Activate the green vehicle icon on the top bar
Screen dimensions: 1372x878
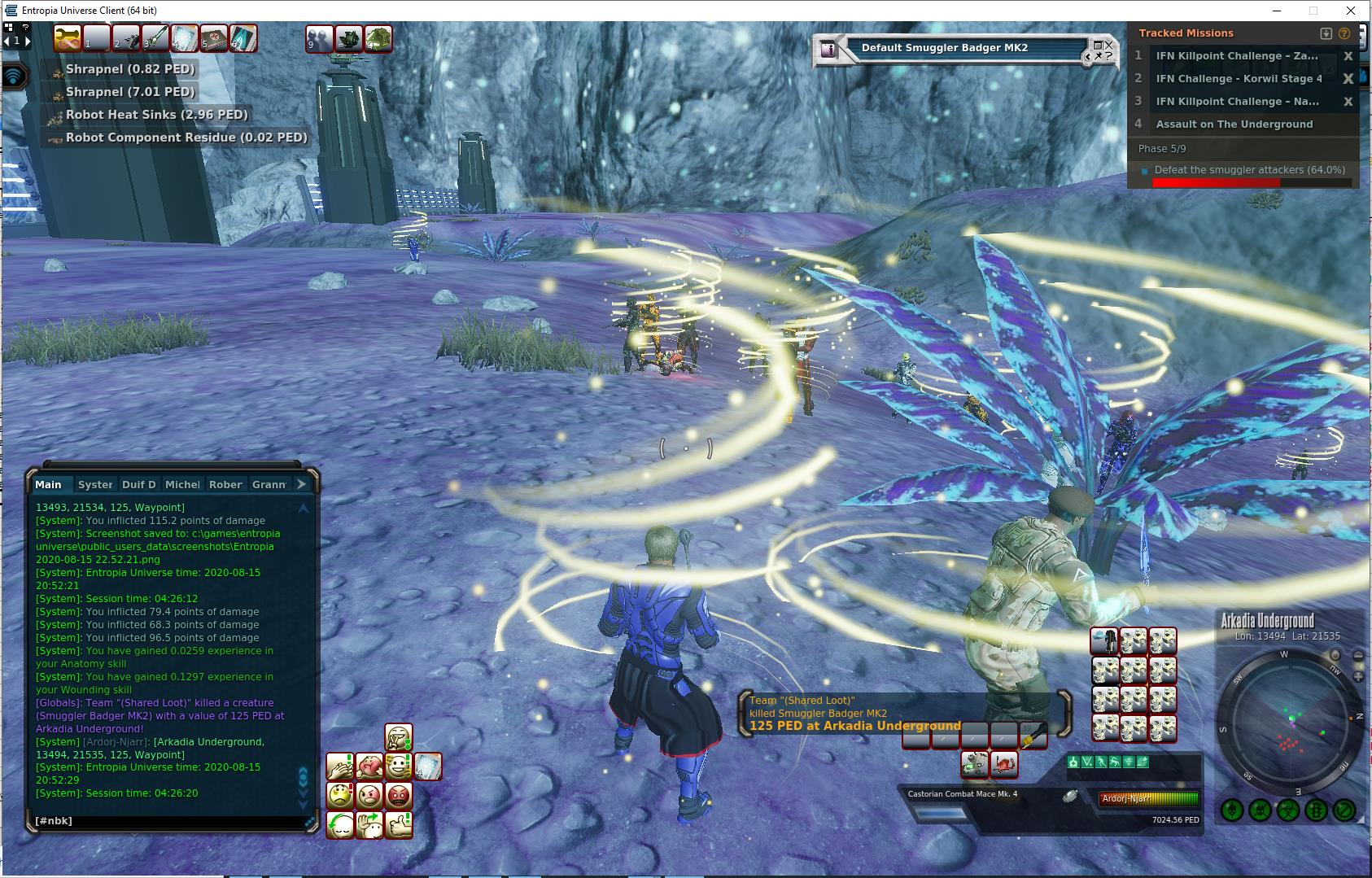click(378, 38)
